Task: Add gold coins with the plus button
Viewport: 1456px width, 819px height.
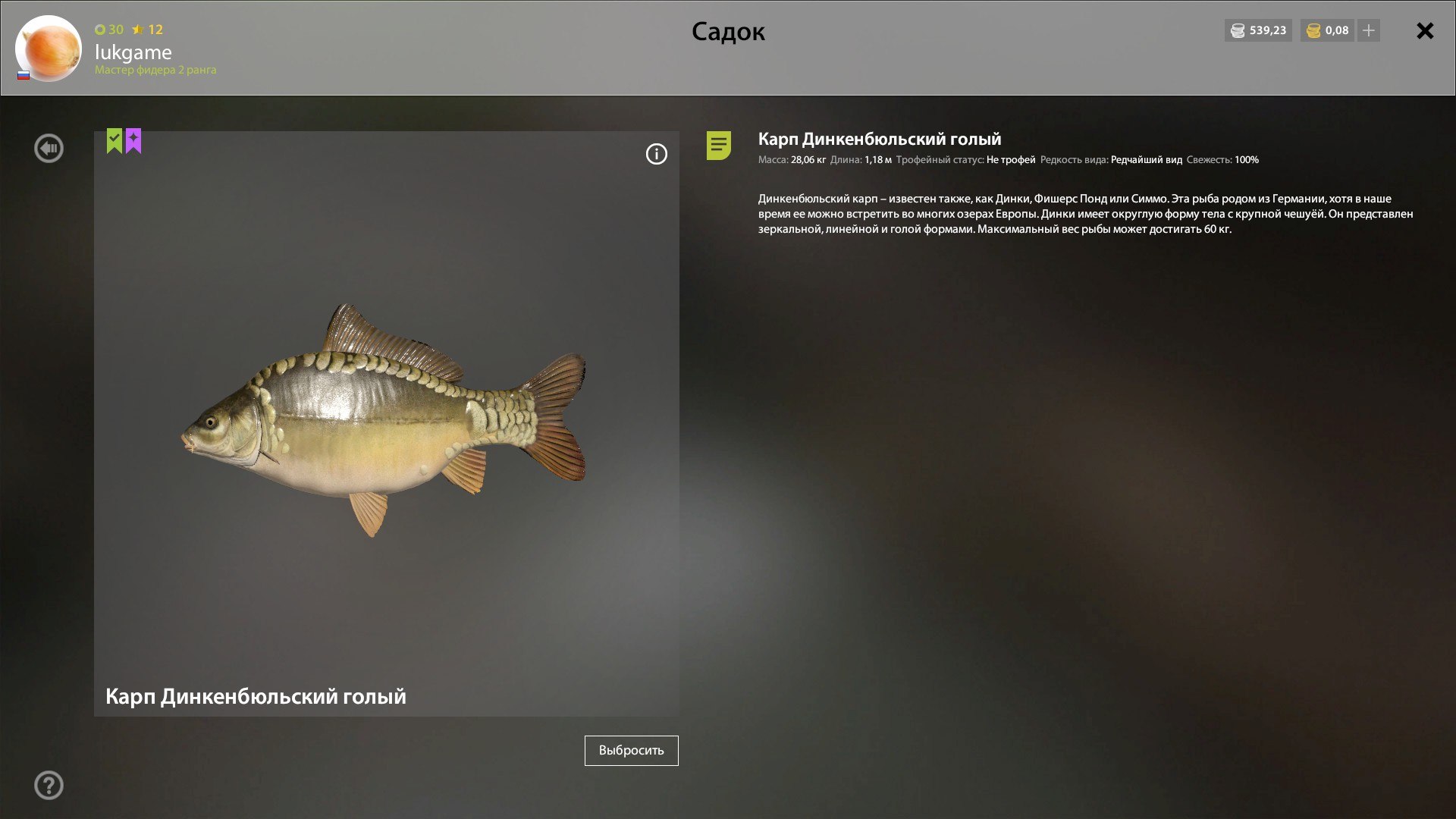Action: [x=1369, y=30]
